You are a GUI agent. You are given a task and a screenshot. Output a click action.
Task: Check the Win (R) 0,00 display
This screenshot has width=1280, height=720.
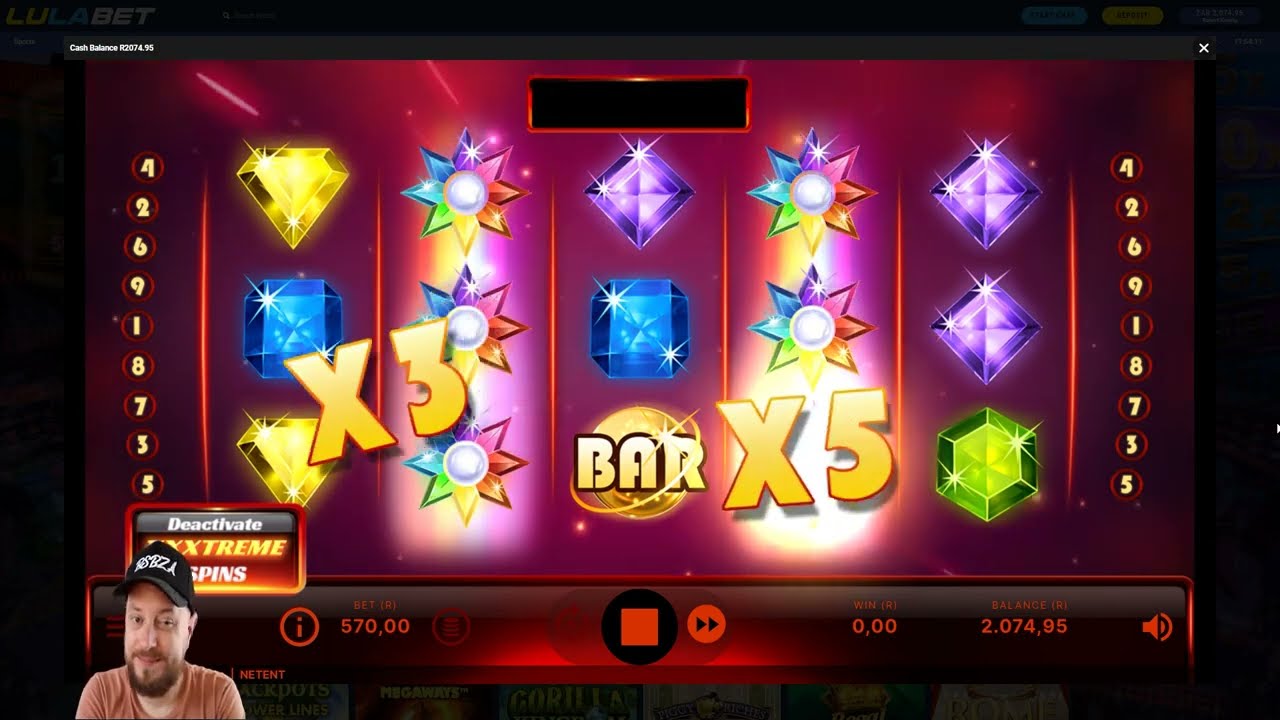(872, 626)
